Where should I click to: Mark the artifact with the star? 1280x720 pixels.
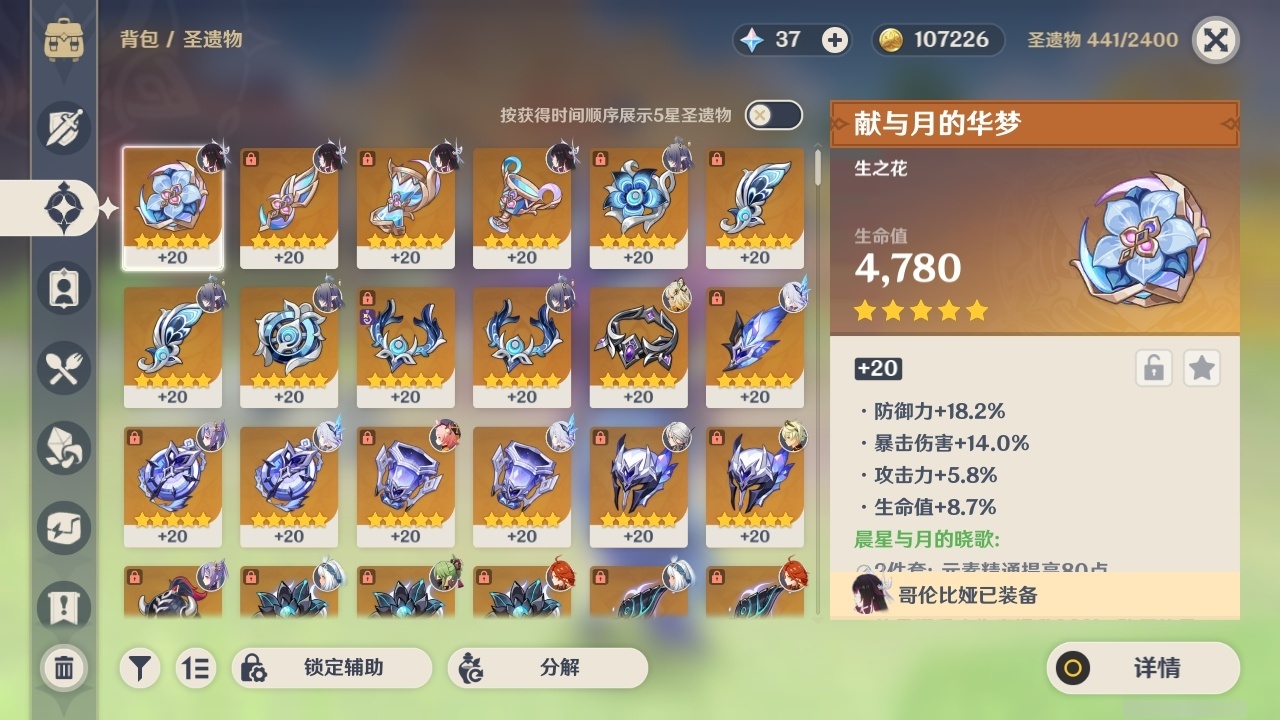(1201, 368)
